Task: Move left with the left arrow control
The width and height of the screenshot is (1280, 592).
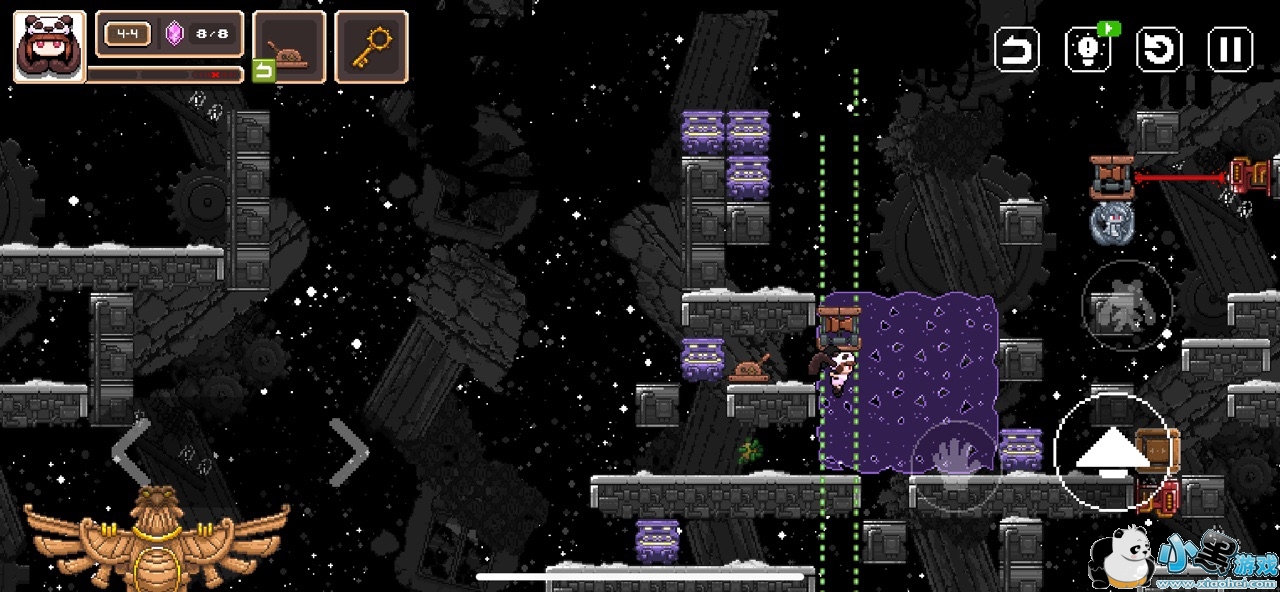Action: pos(131,452)
